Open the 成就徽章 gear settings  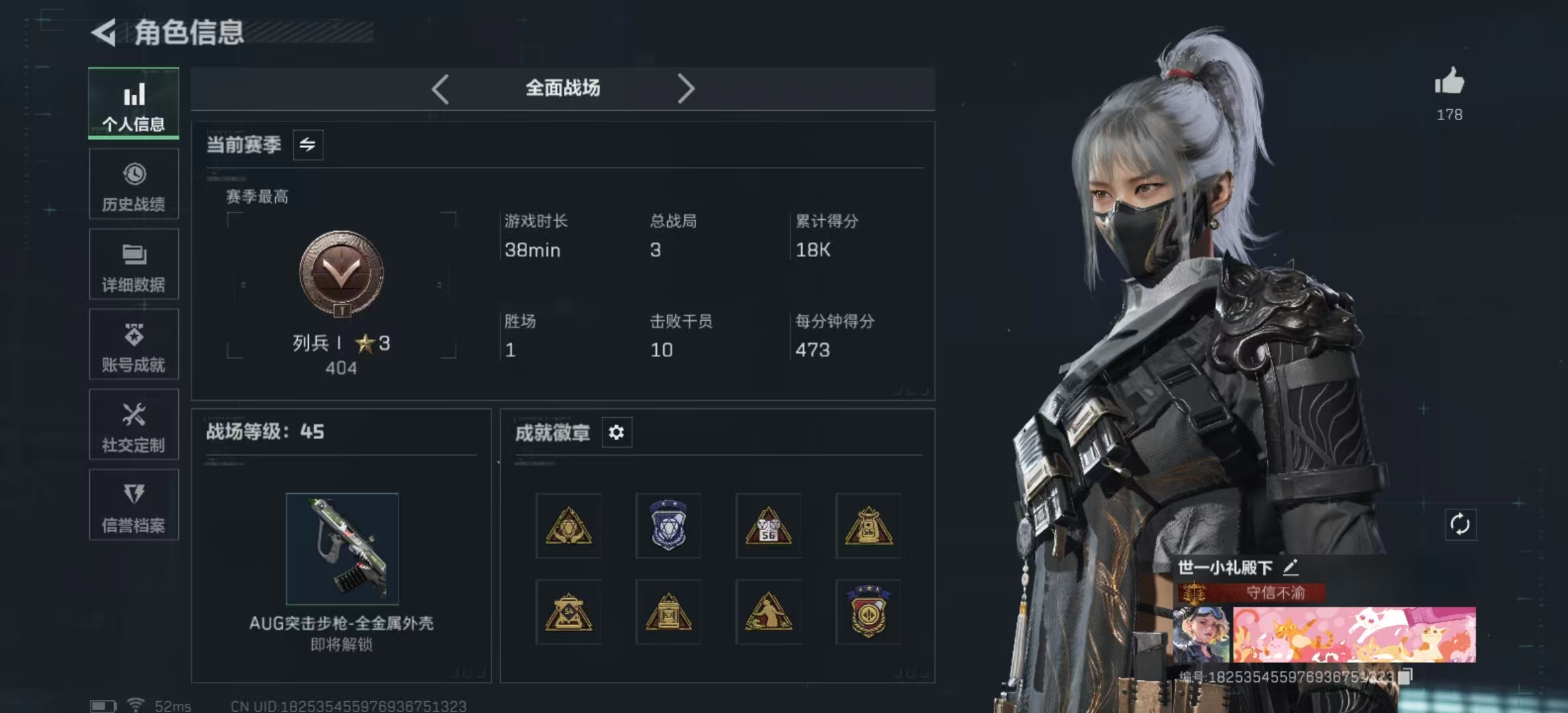click(x=616, y=432)
